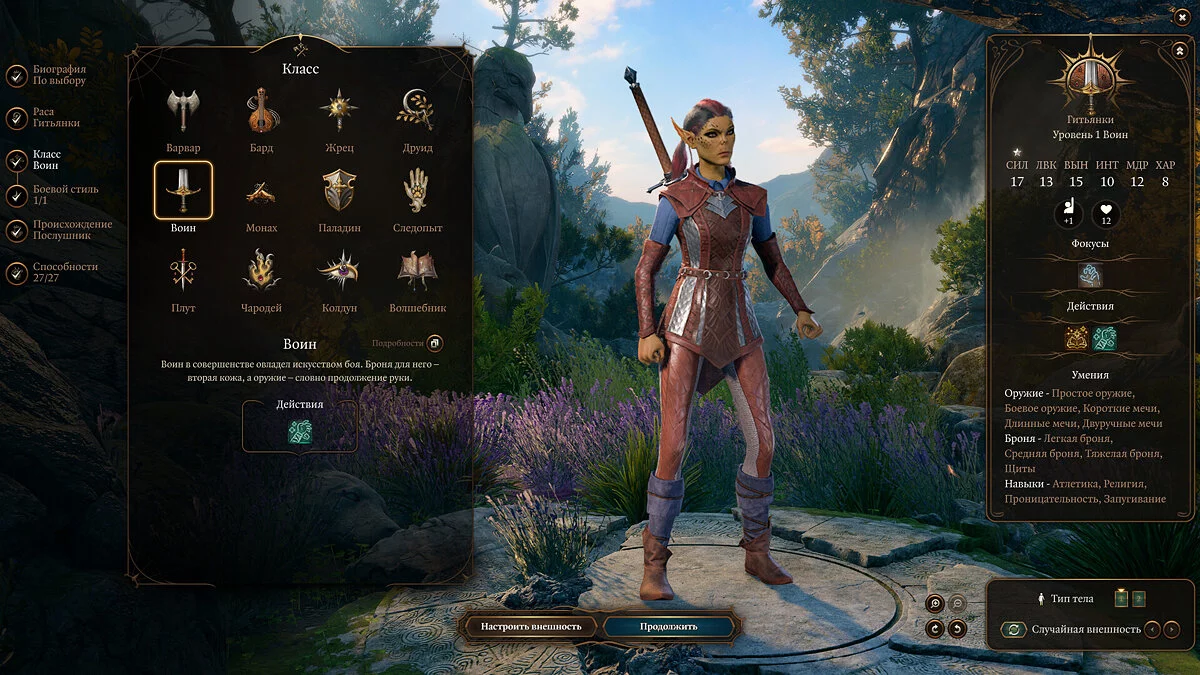Open the Подробности class details
The image size is (1200, 675).
pyautogui.click(x=435, y=344)
